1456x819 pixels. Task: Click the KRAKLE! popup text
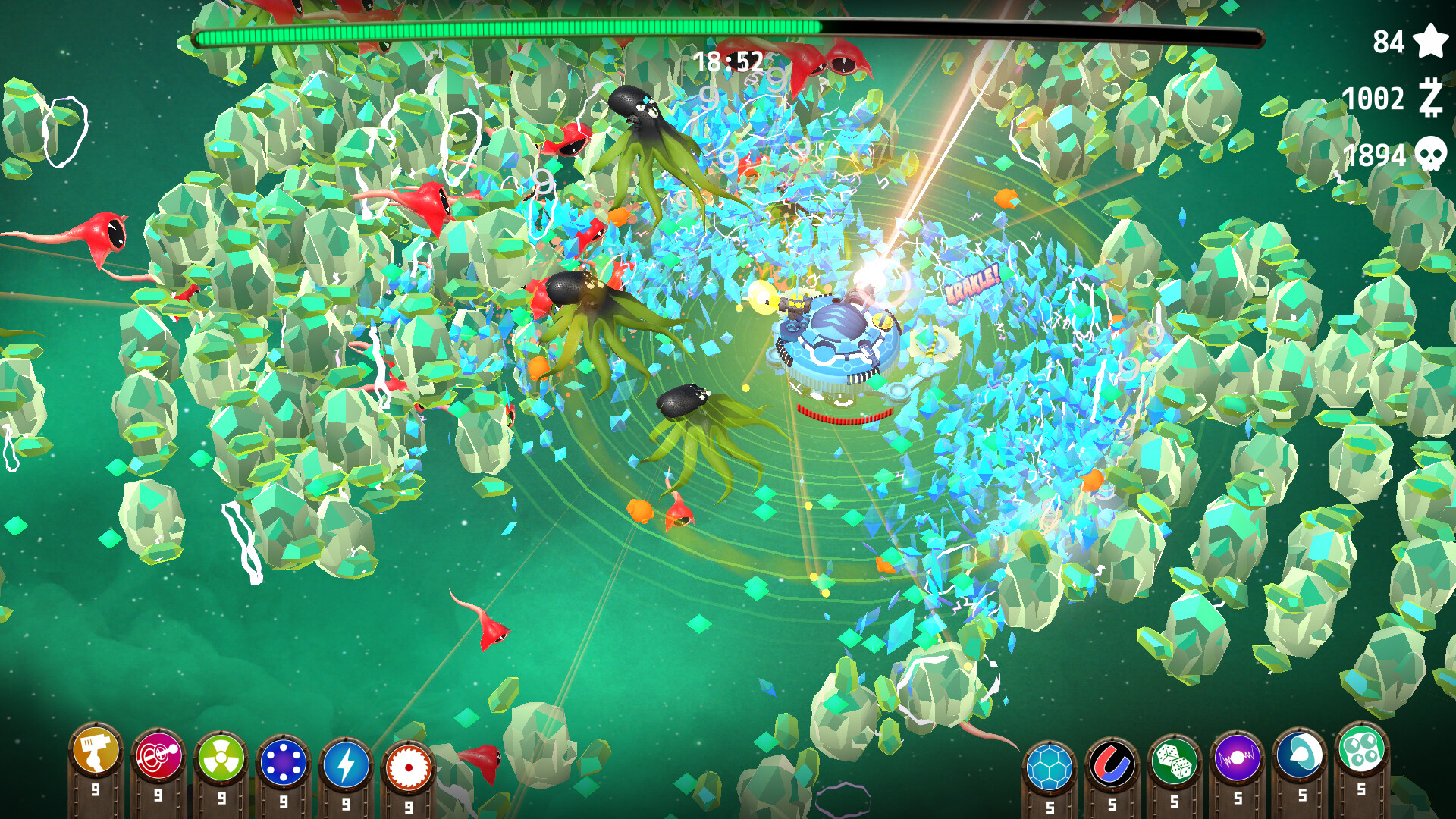pos(973,284)
